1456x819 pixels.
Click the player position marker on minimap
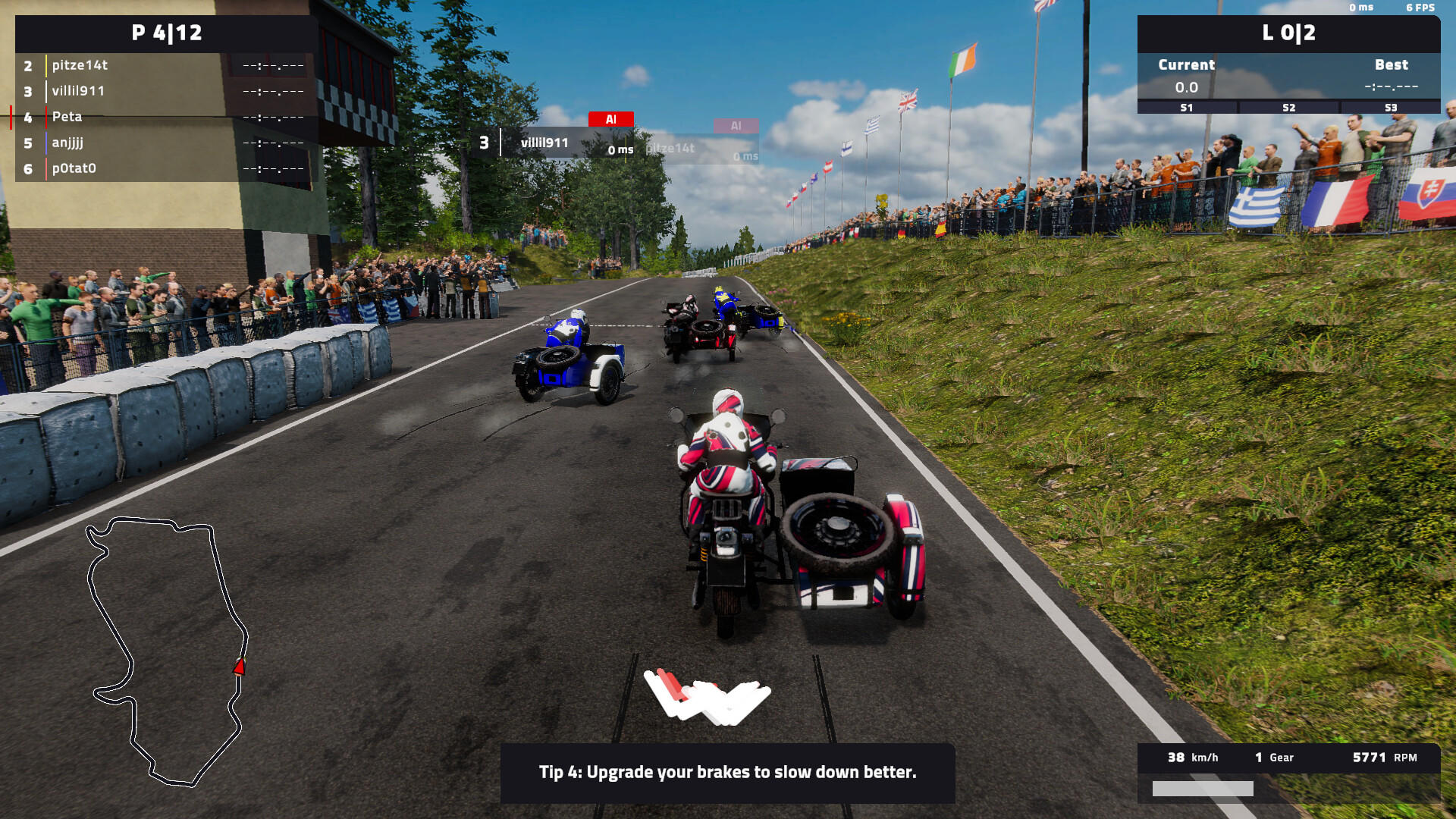240,666
